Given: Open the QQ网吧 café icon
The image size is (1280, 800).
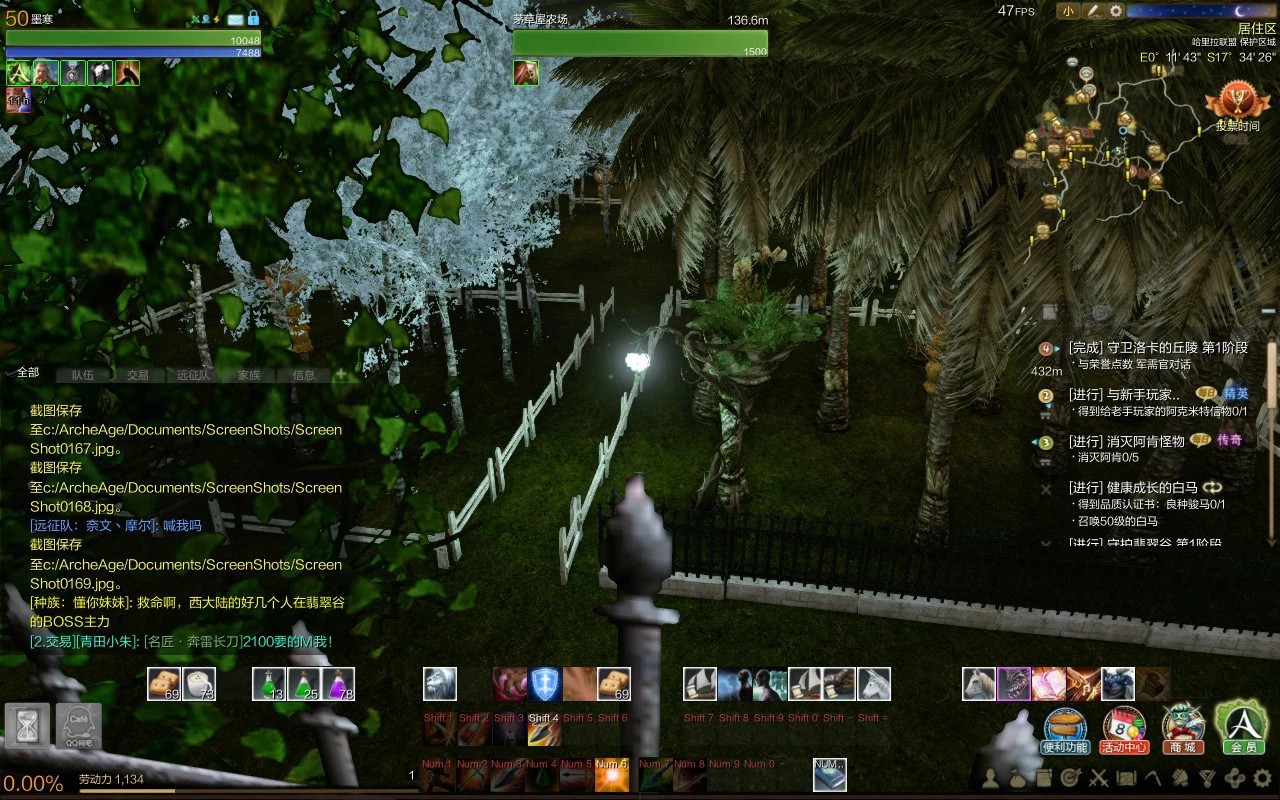Looking at the screenshot, I should [x=78, y=726].
